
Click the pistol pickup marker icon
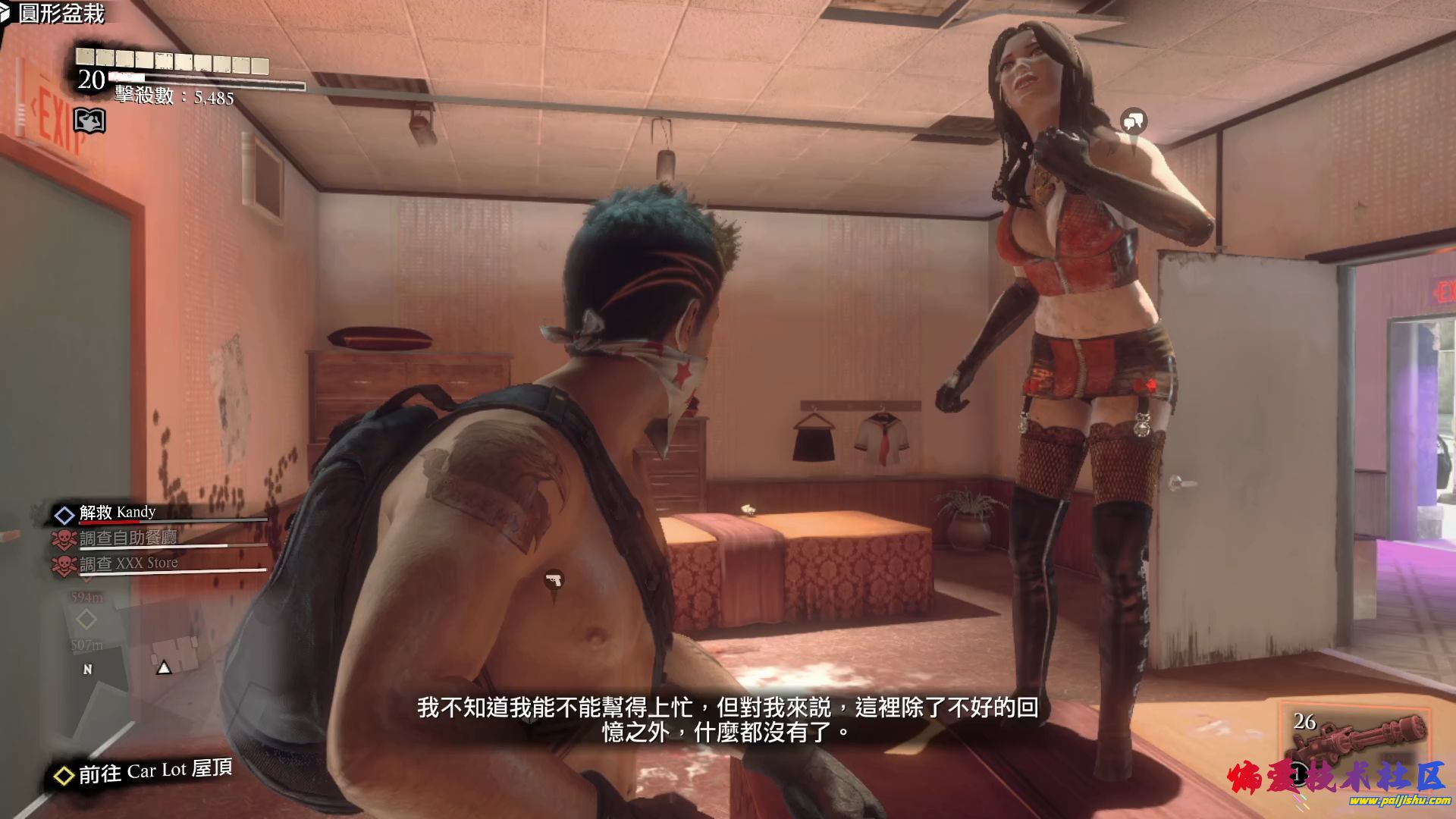pos(554,582)
